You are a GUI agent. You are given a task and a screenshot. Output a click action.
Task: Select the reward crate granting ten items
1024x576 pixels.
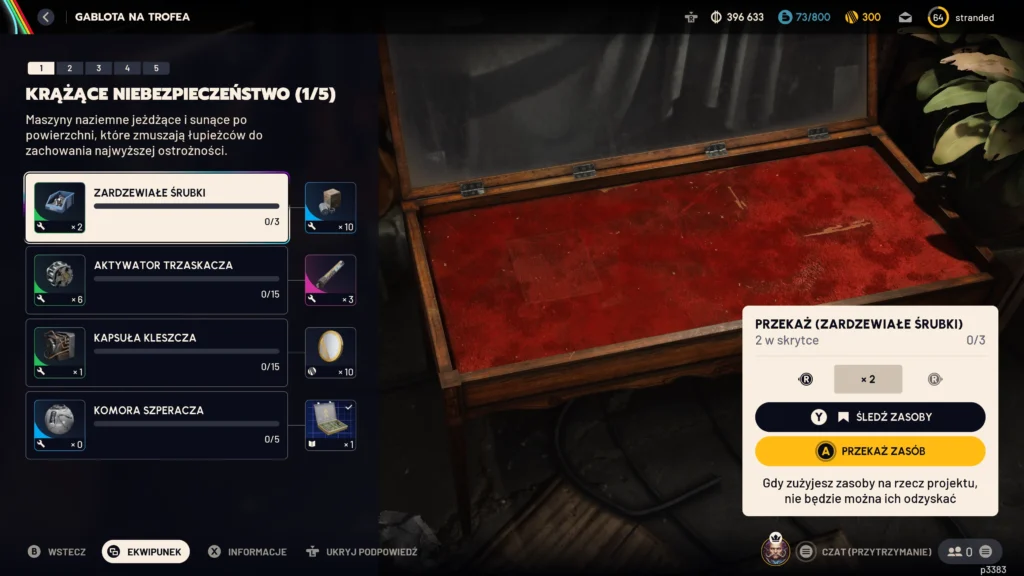[x=330, y=208]
